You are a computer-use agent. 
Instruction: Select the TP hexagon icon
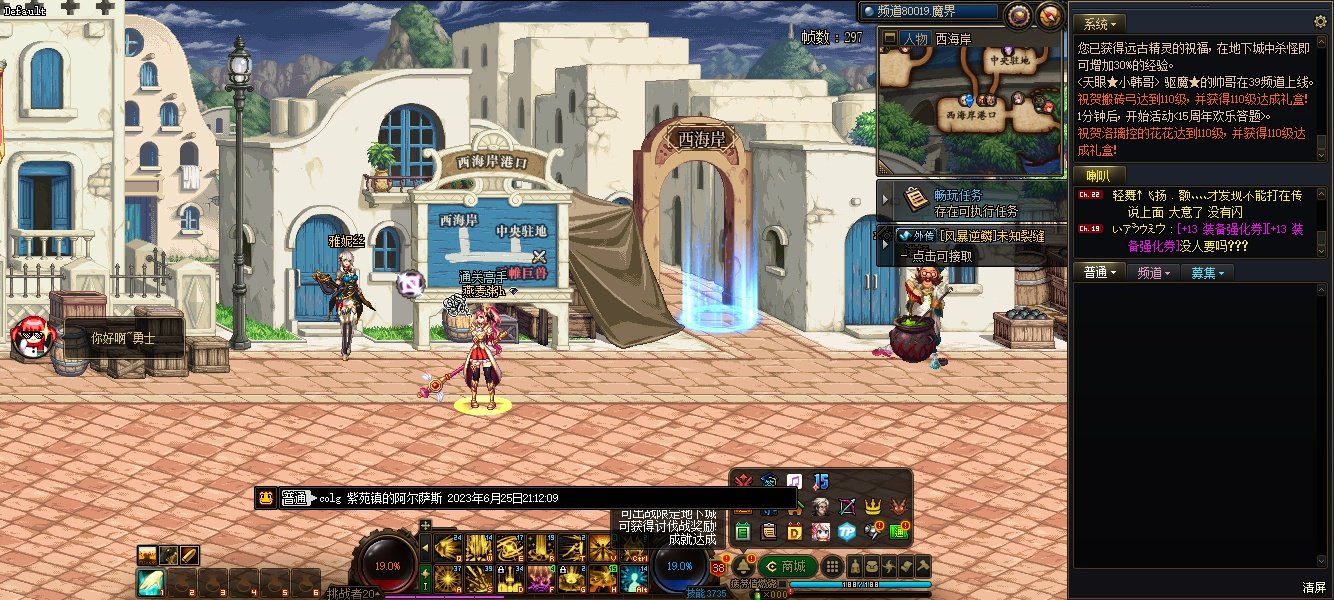point(847,531)
